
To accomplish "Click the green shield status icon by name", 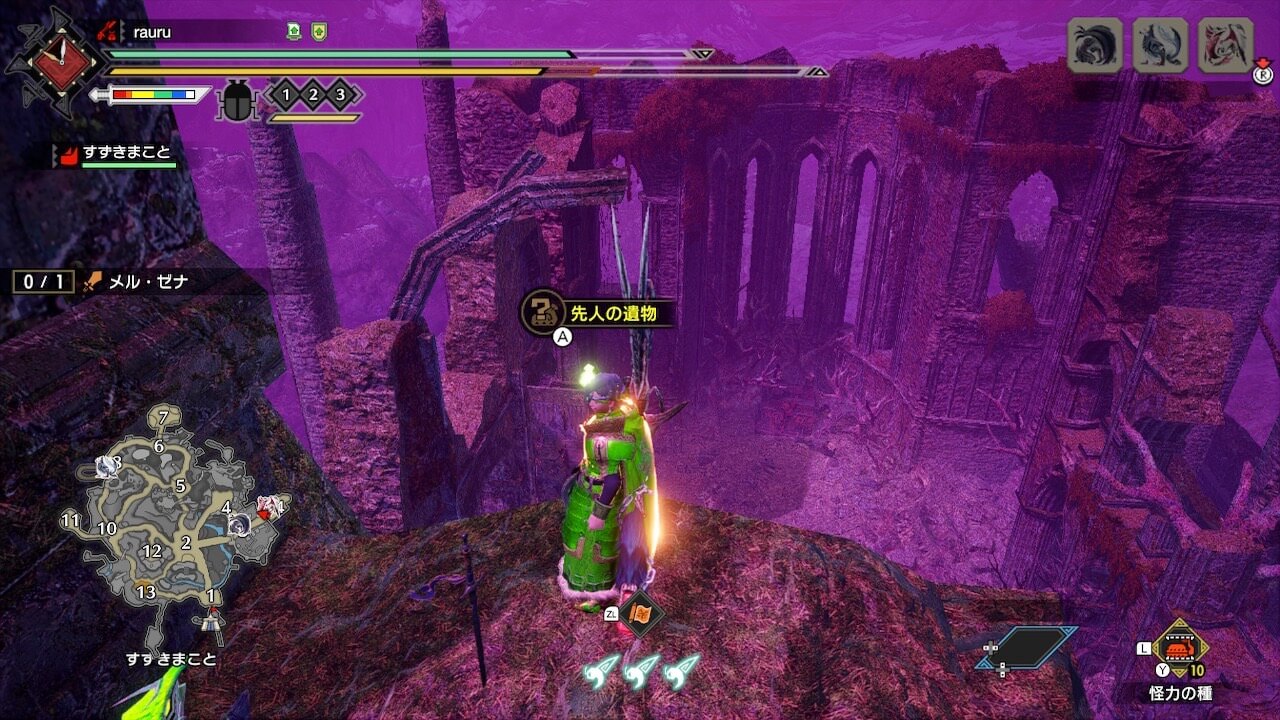I will (319, 32).
